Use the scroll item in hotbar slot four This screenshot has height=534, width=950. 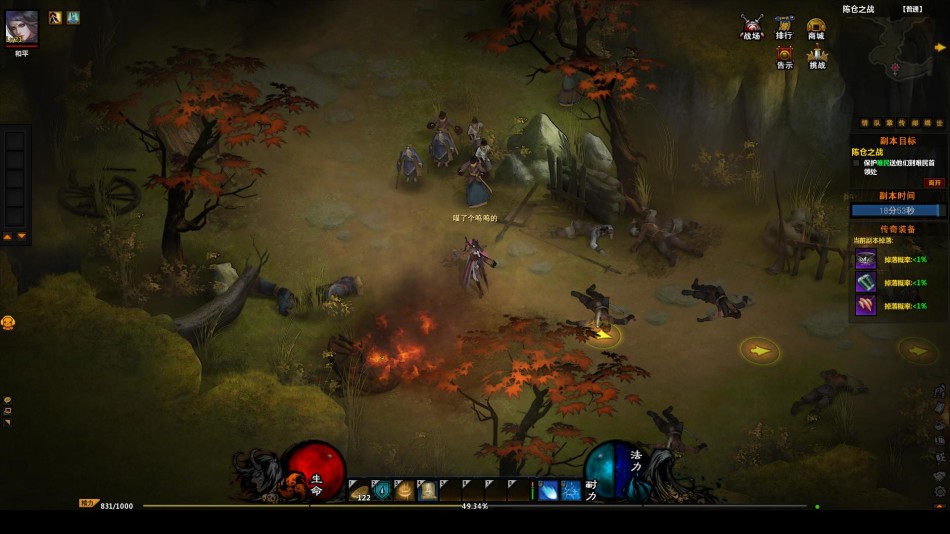click(427, 490)
